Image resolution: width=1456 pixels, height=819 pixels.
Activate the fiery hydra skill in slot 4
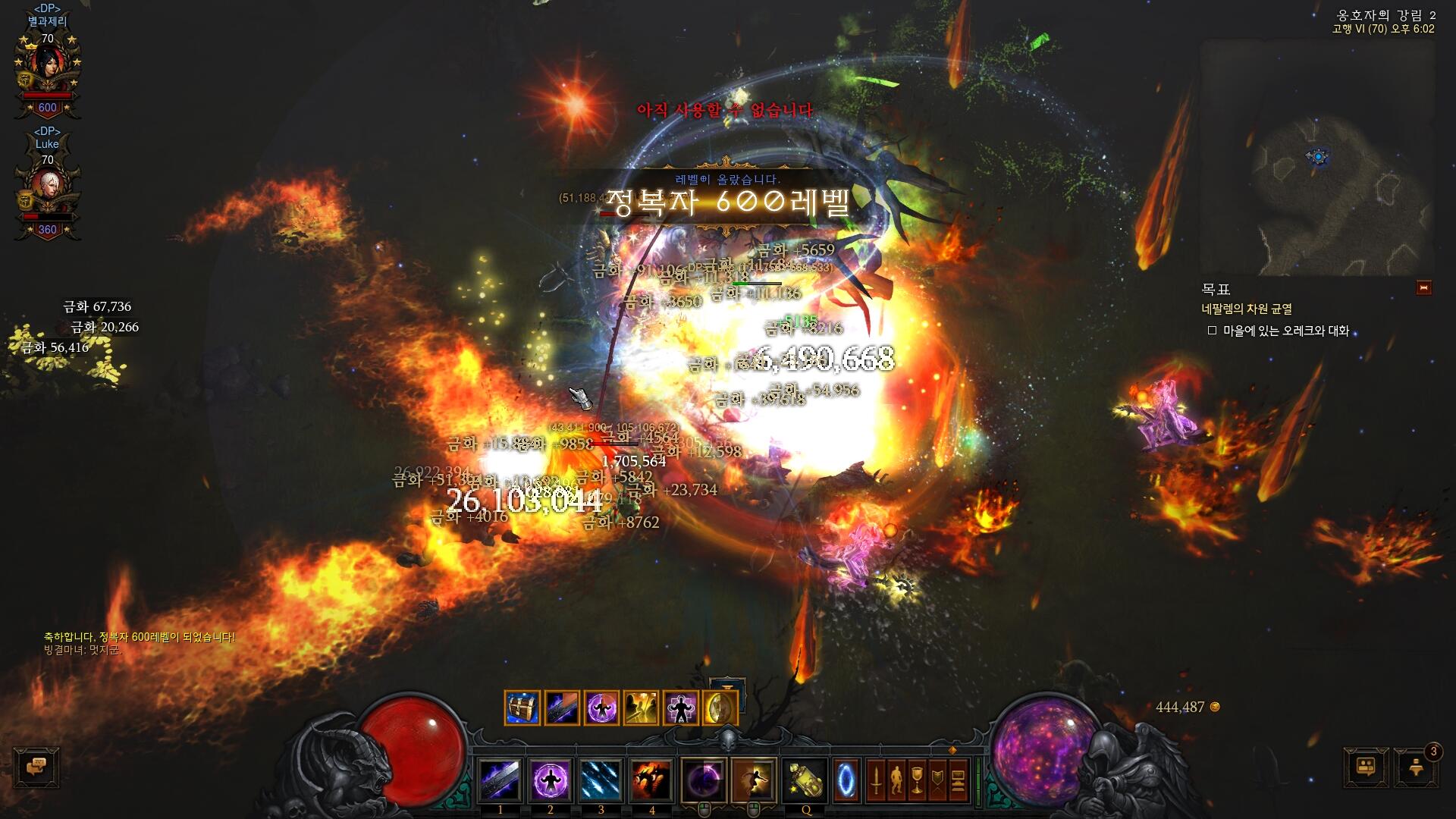[651, 780]
